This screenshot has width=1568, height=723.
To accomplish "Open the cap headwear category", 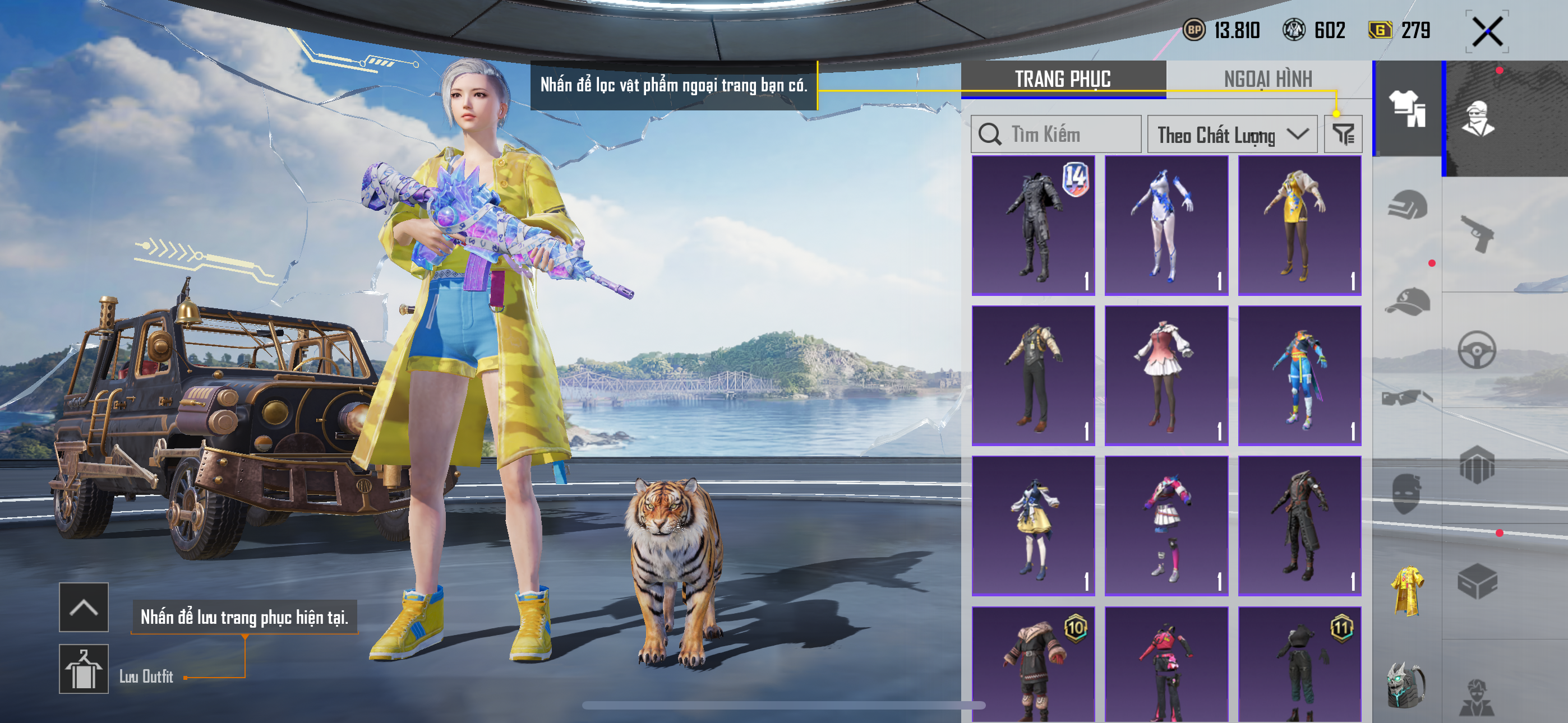I will click(1406, 302).
